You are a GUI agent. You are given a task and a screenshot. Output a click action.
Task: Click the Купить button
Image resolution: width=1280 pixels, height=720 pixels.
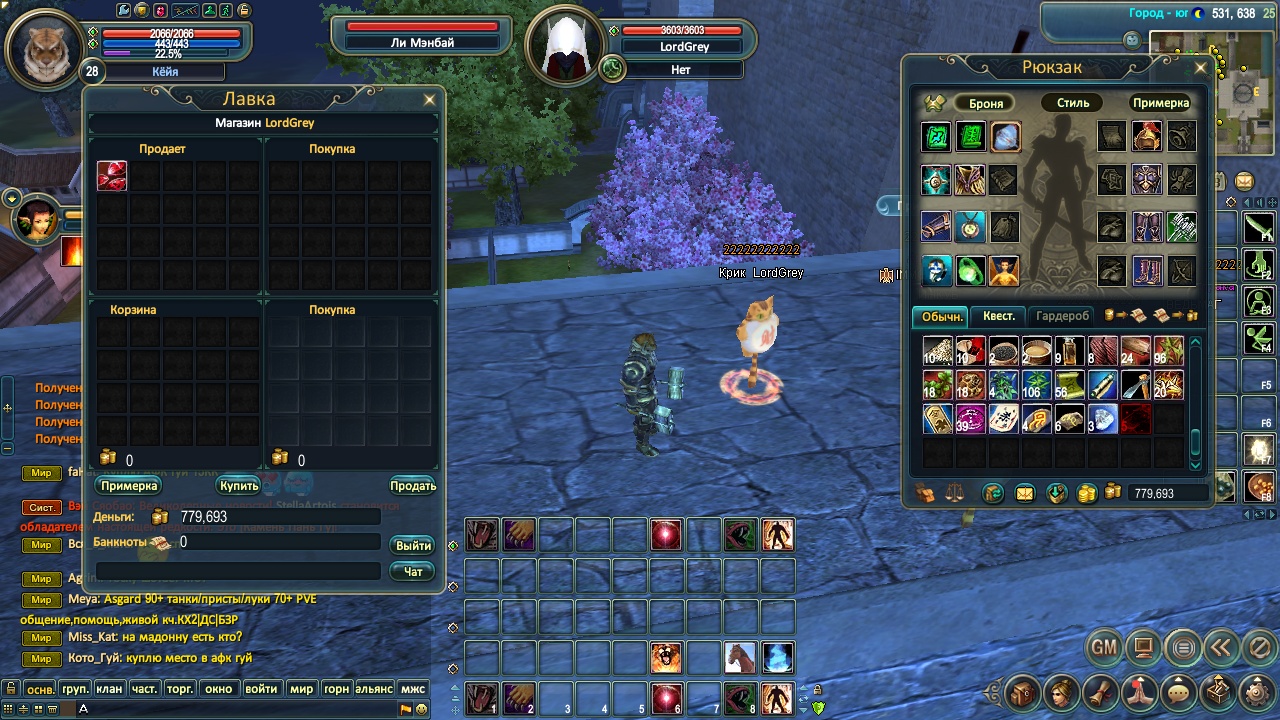(x=239, y=486)
